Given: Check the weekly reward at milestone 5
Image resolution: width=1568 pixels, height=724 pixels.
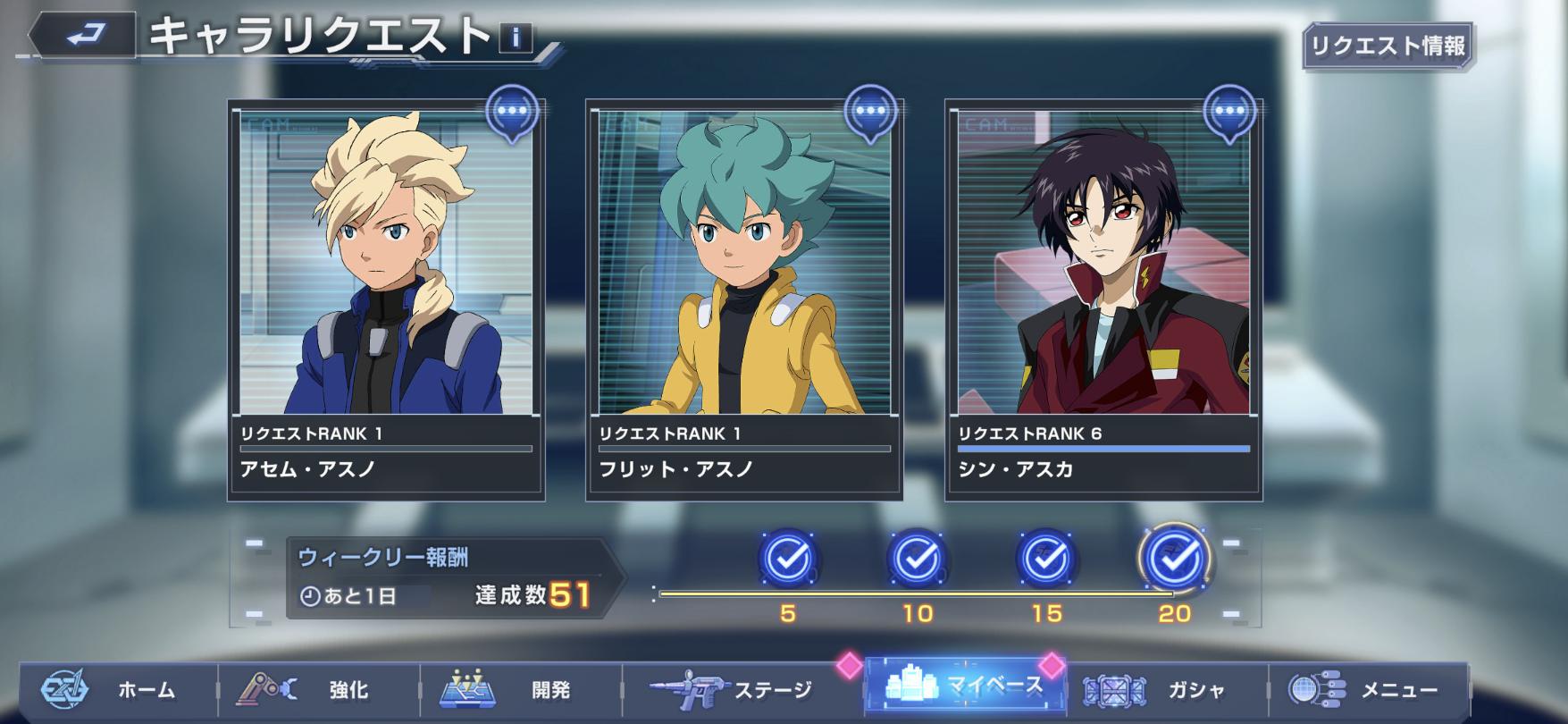Looking at the screenshot, I should point(787,559).
